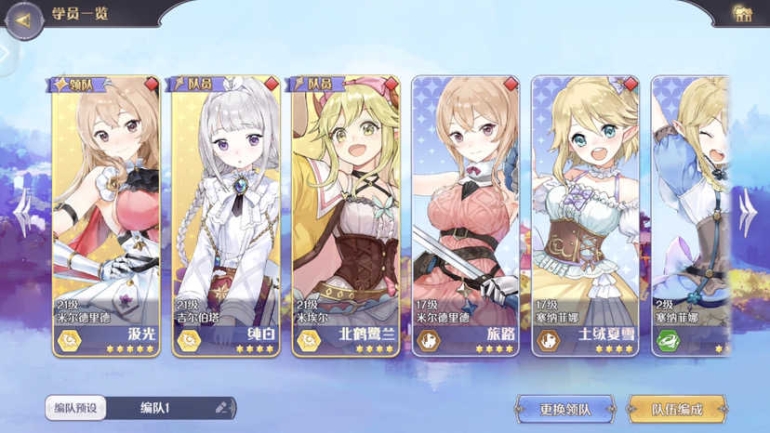770x433 pixels.
Task: Choose the silver-haired 纯白 member card
Action: pos(225,215)
